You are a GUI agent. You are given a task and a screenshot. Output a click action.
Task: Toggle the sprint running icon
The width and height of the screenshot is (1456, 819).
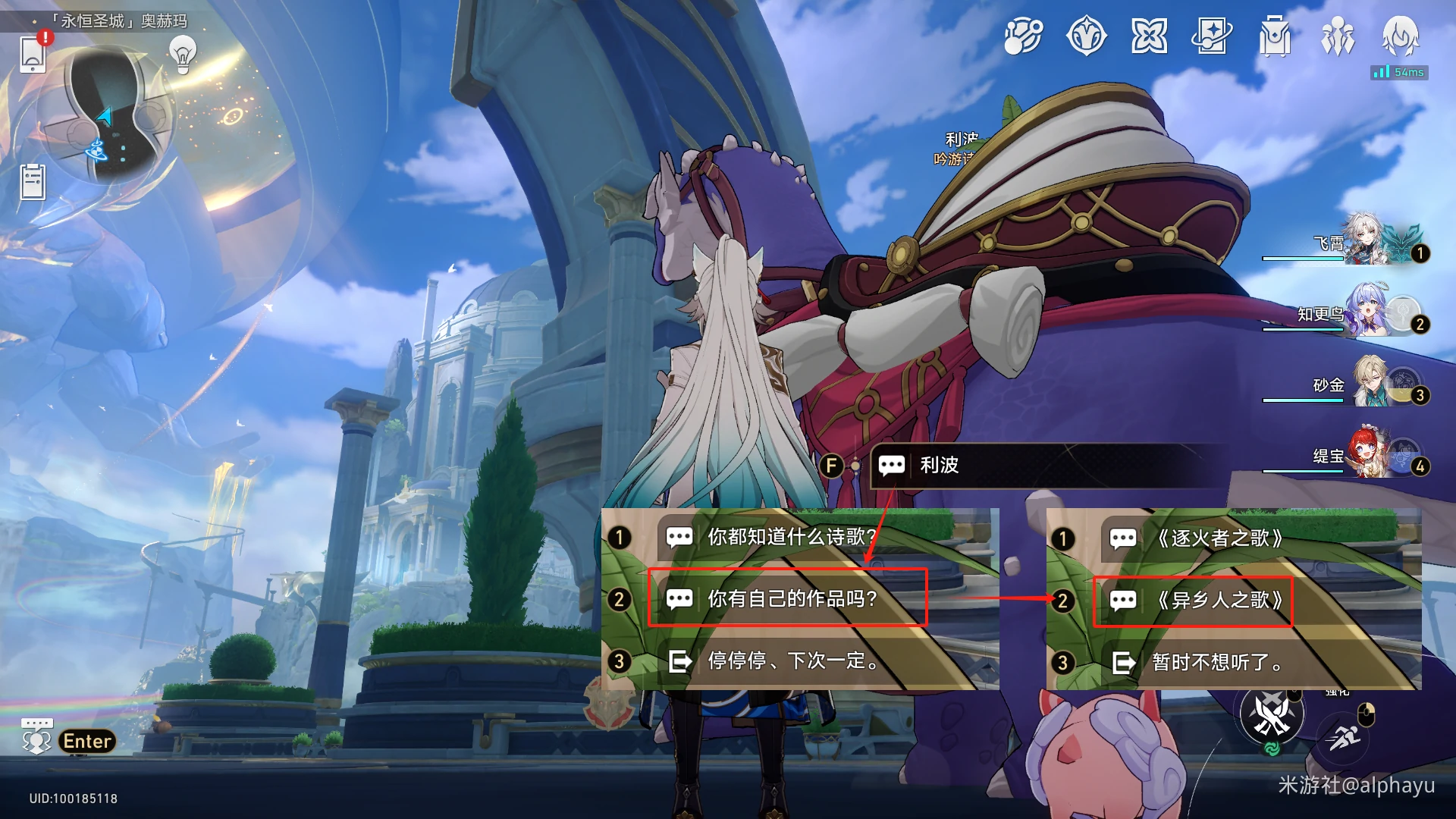(1343, 737)
